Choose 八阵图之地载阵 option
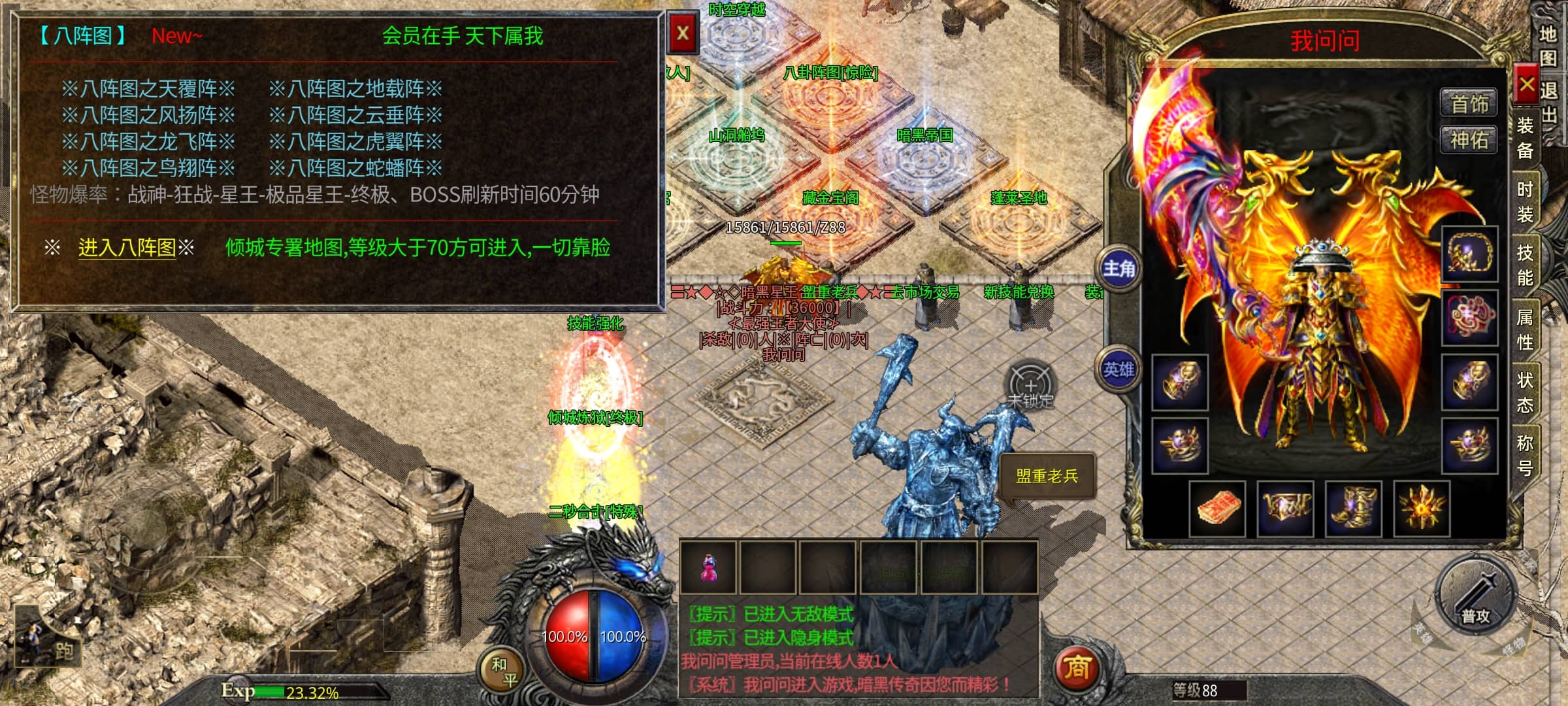Viewport: 1568px width, 706px height. point(355,89)
